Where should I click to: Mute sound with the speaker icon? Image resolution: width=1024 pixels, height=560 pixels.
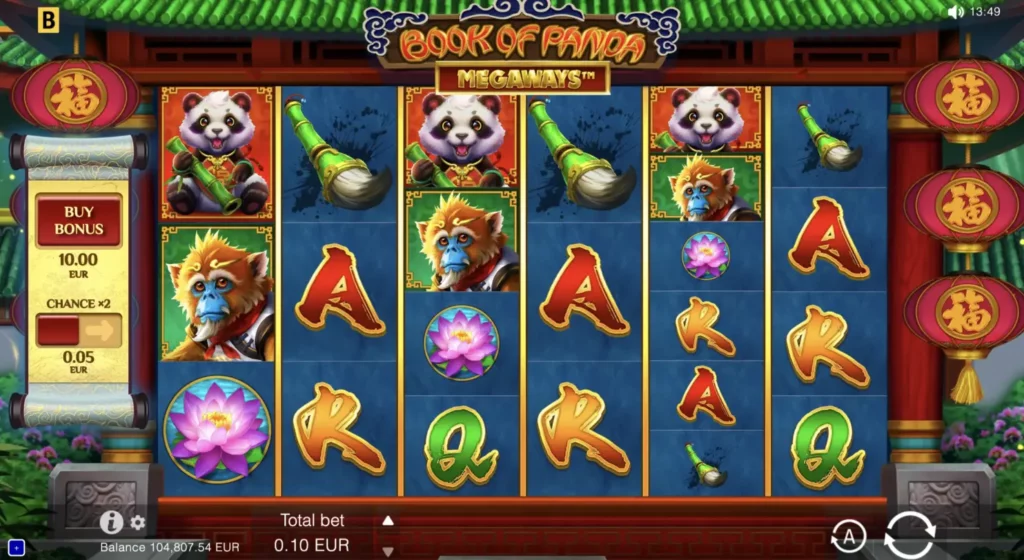pos(955,12)
